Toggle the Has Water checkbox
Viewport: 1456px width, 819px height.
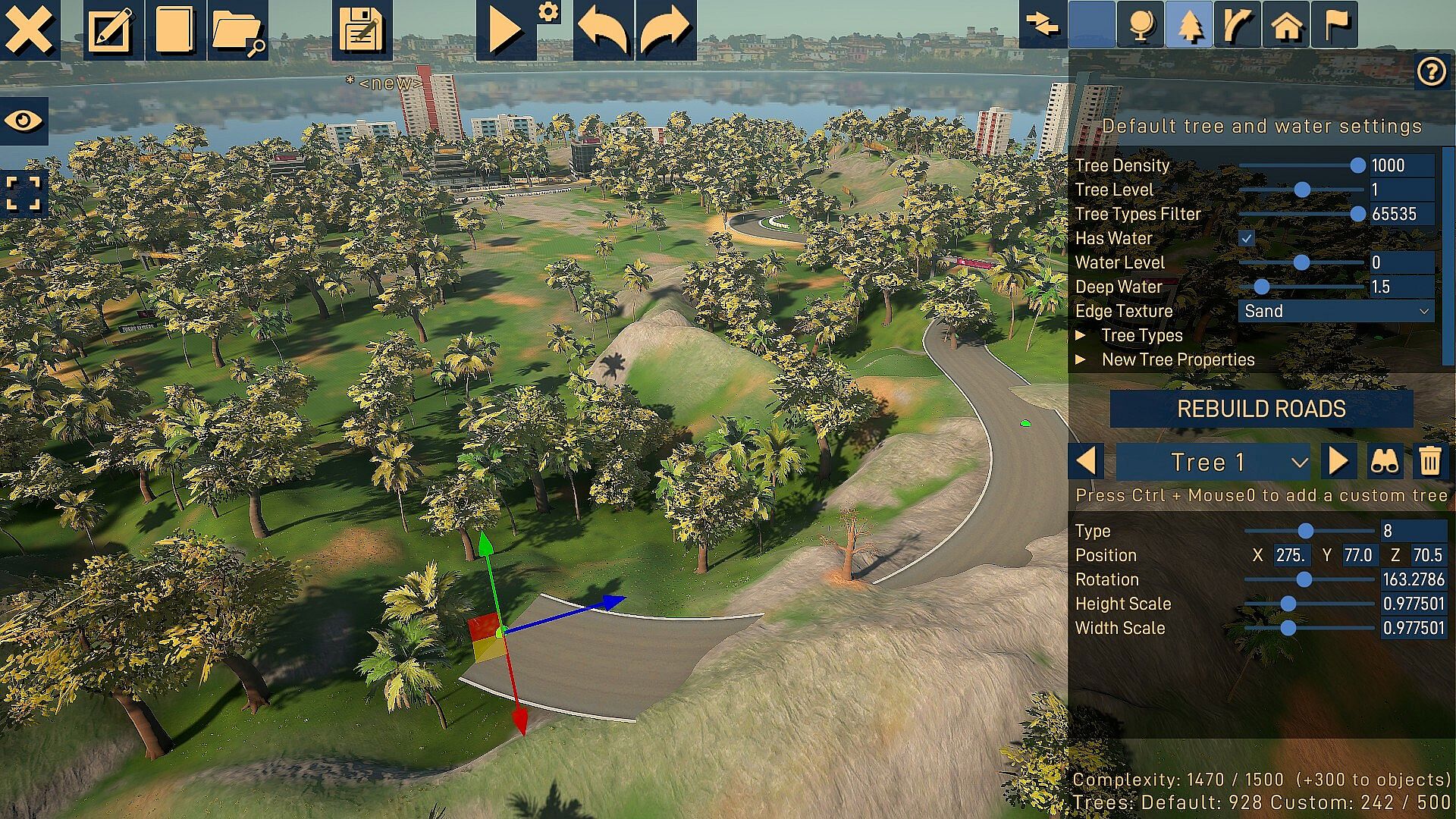[x=1246, y=238]
